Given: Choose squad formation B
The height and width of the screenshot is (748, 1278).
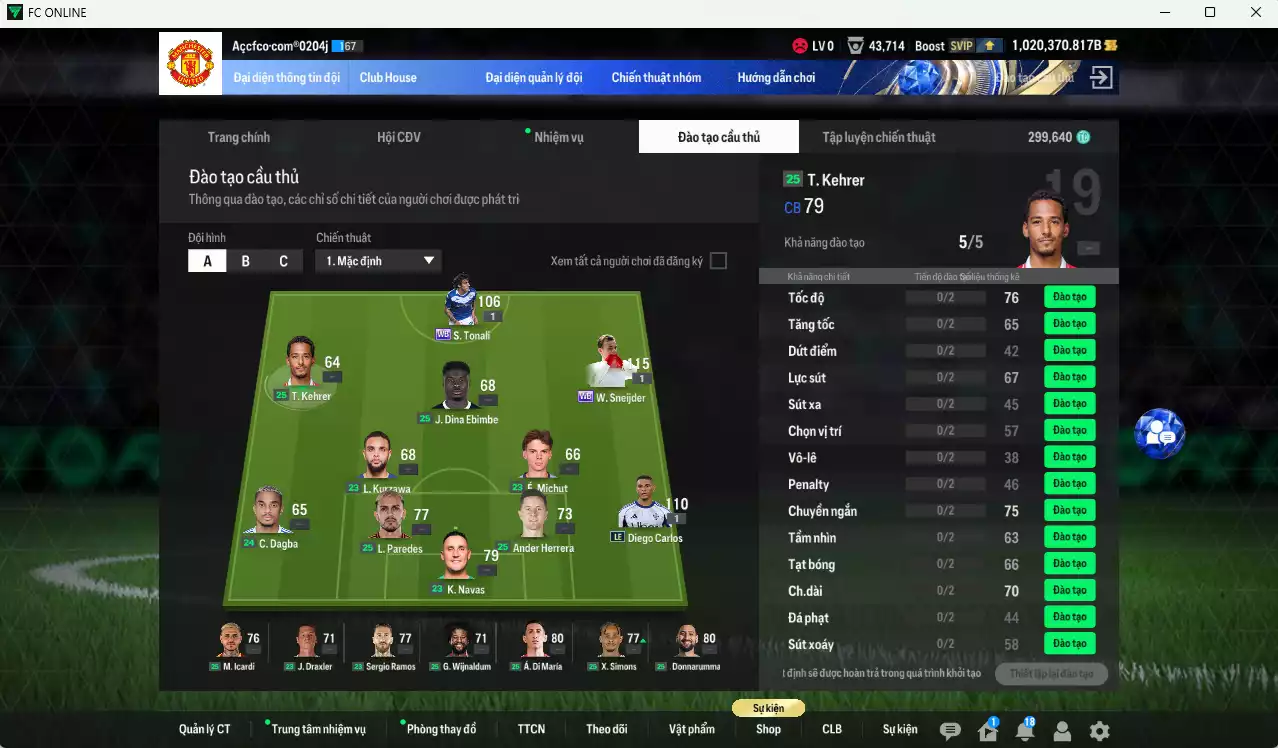Looking at the screenshot, I should [x=246, y=261].
